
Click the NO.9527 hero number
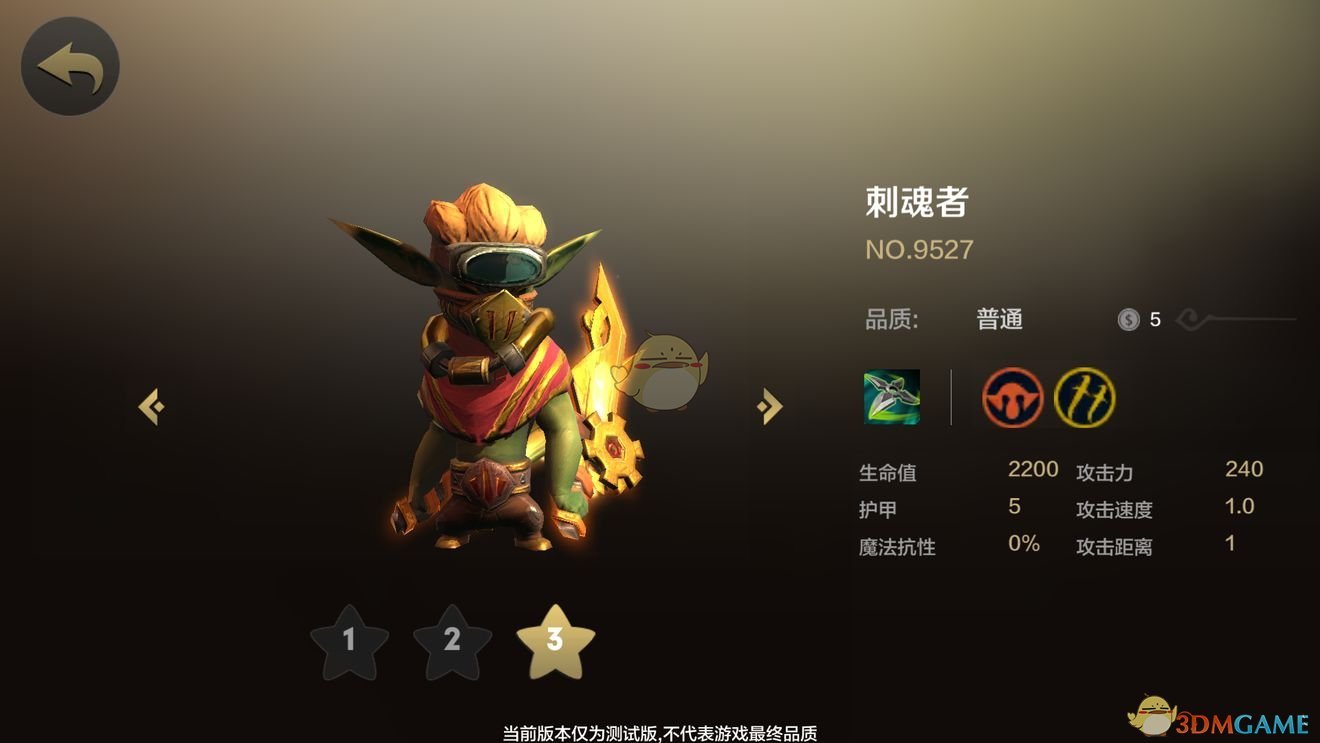[918, 249]
